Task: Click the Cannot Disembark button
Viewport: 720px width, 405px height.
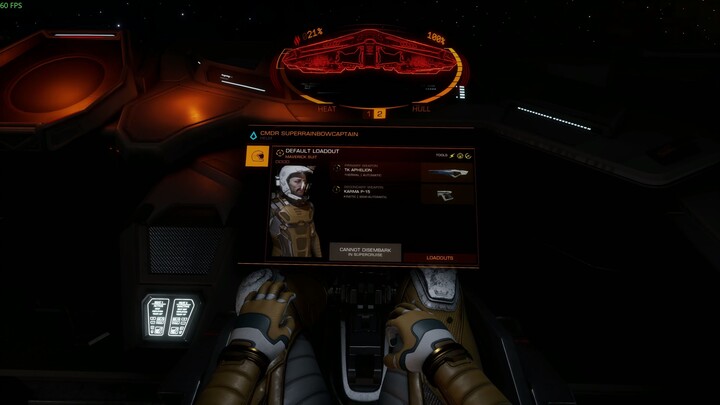Action: (x=364, y=252)
